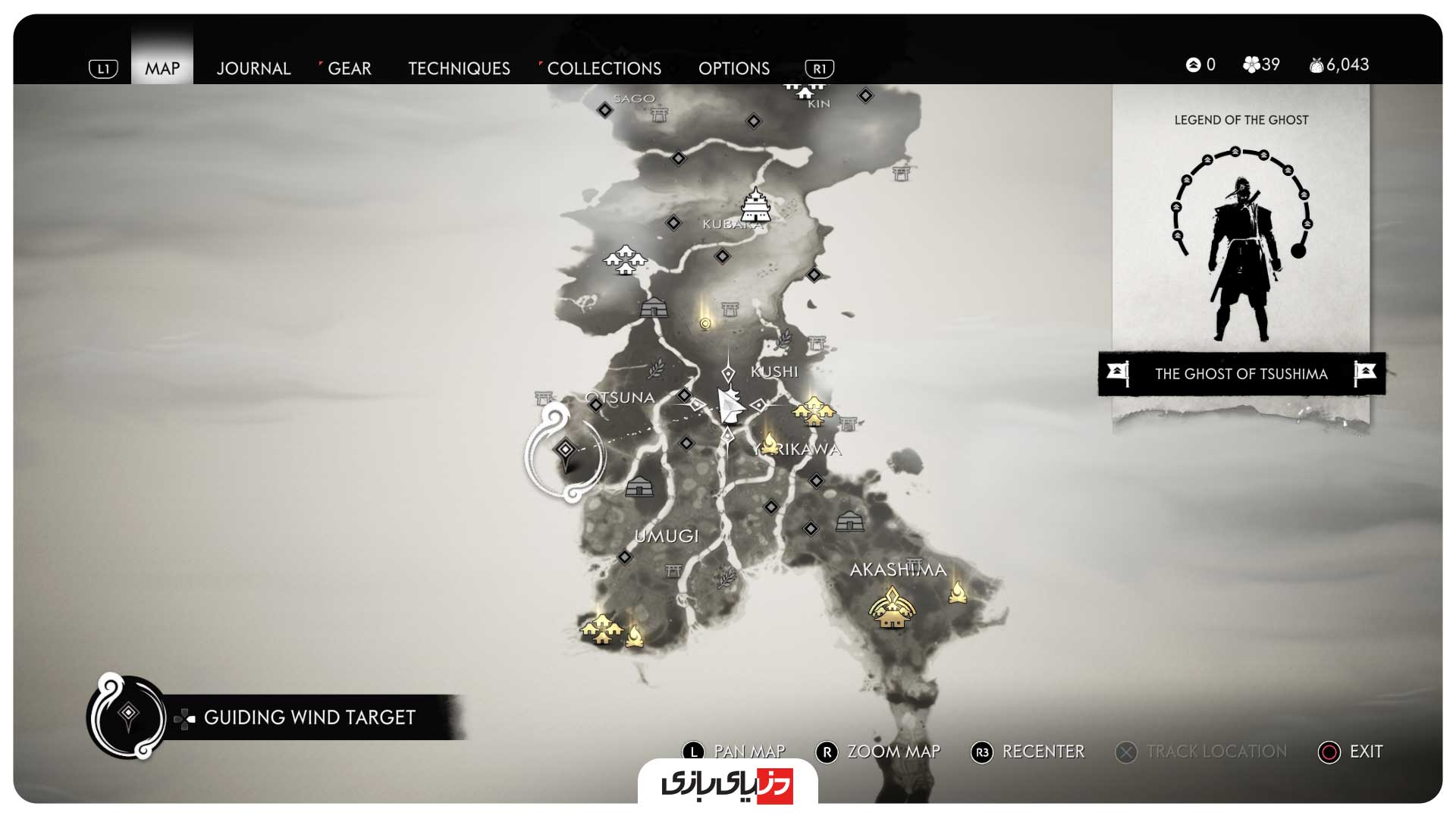The height and width of the screenshot is (819, 1456).
Task: Select the Mongol tent camp near Umugi
Action: tap(639, 486)
